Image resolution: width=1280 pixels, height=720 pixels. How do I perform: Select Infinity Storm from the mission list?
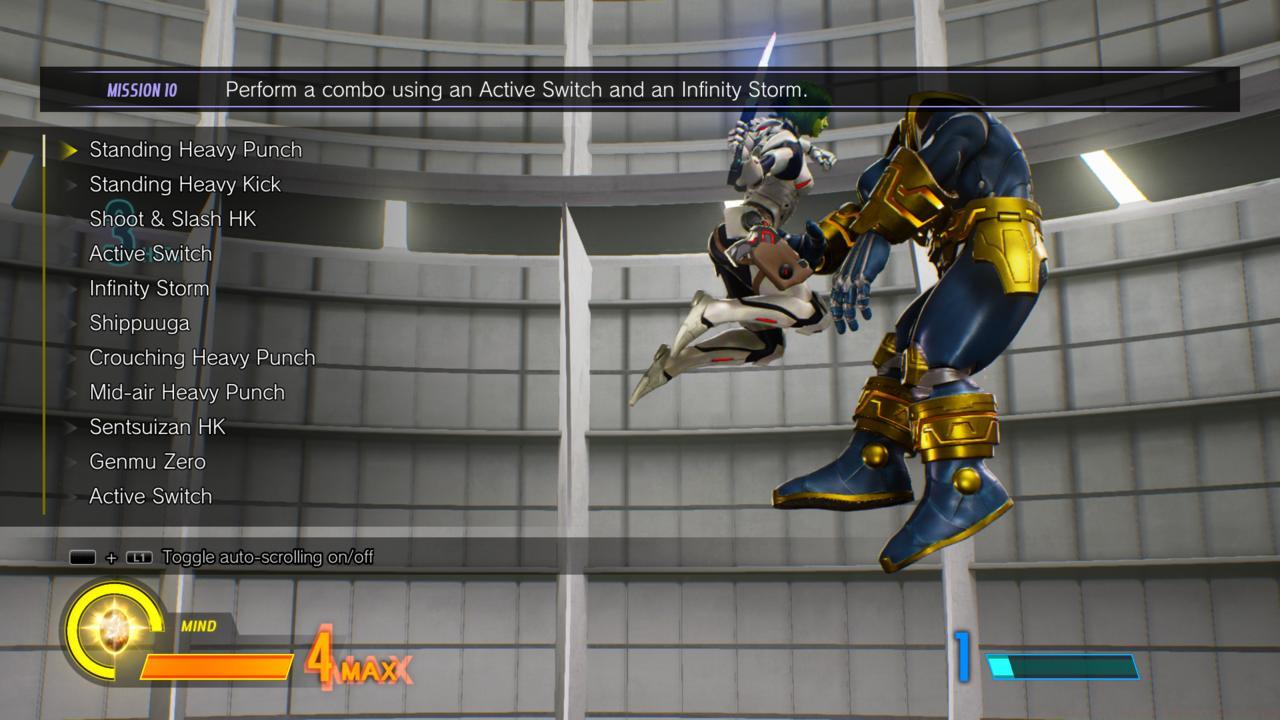point(148,288)
